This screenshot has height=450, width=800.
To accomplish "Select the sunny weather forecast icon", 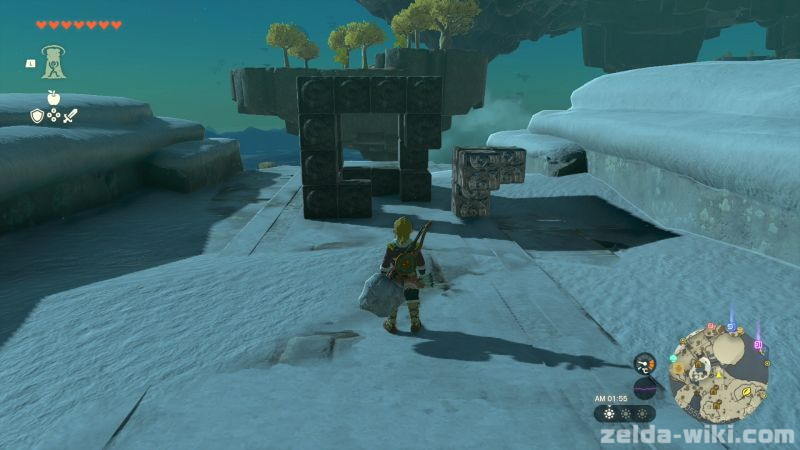I will tap(607, 413).
